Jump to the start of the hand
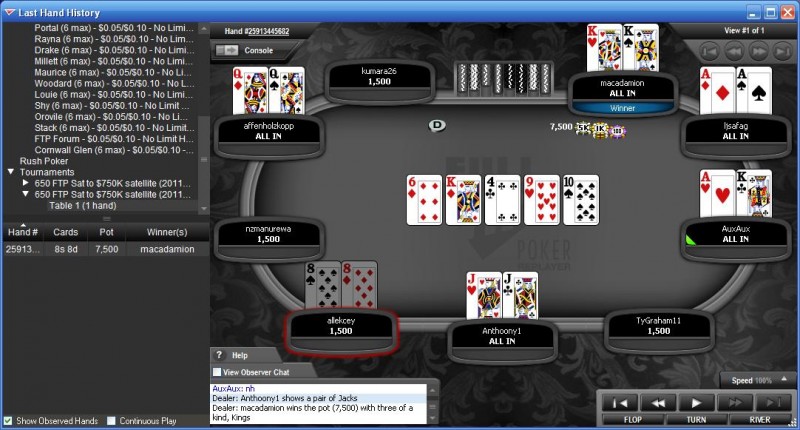Image resolution: width=800 pixels, height=430 pixels. coord(620,402)
